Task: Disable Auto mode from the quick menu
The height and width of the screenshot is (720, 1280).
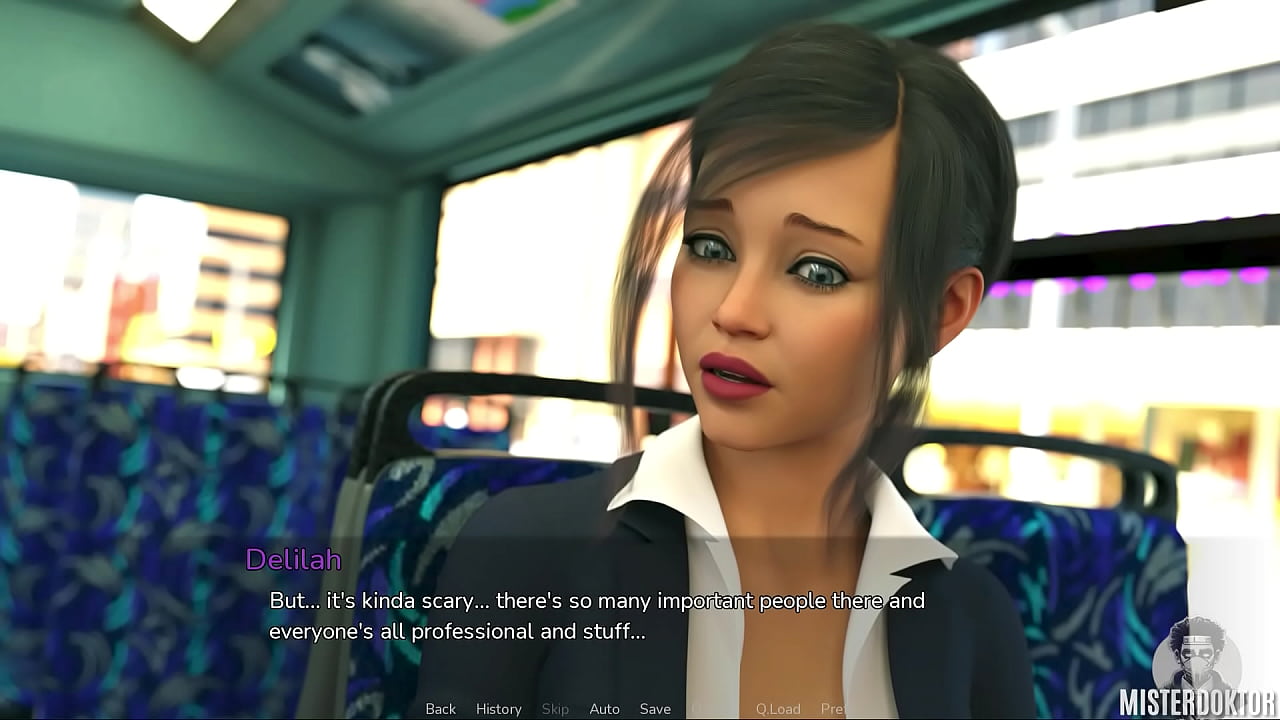Action: tap(605, 708)
